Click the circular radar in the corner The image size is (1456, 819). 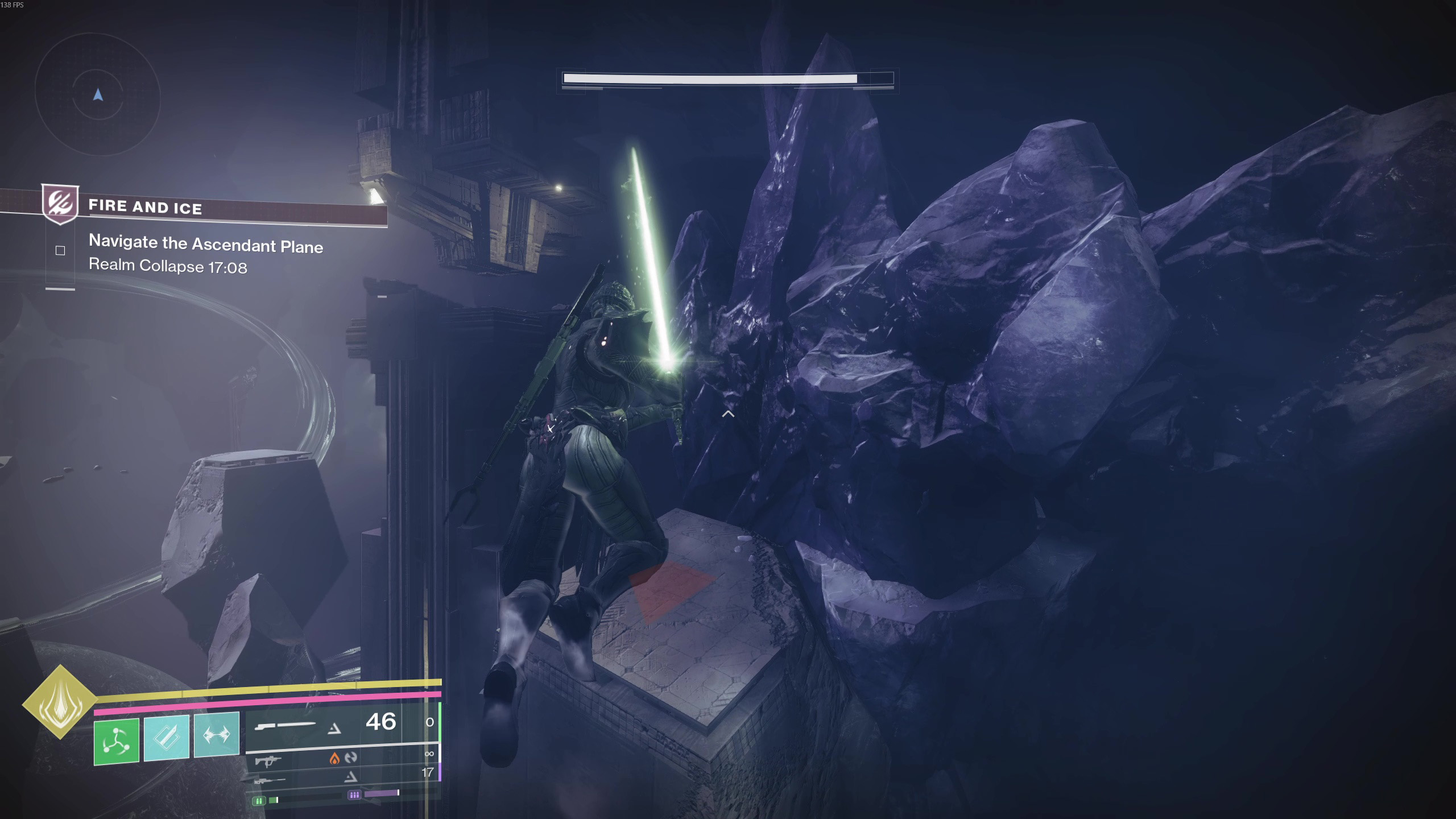98,94
